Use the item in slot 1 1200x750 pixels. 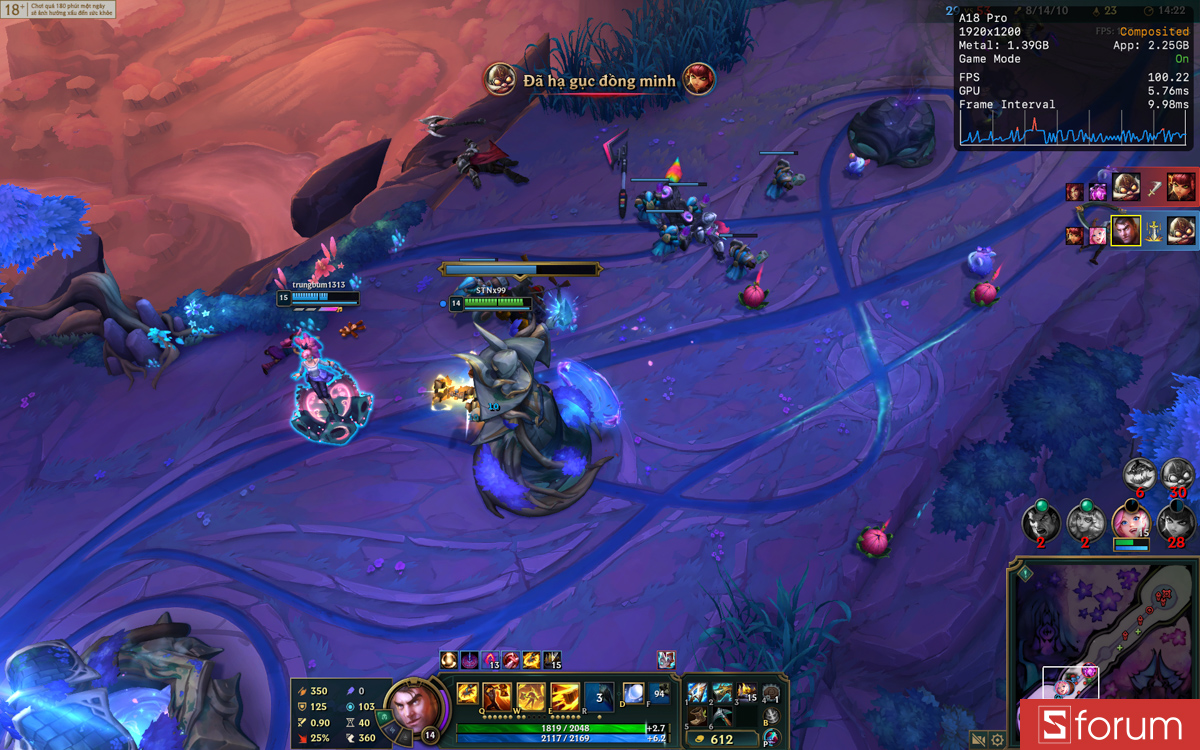tap(699, 691)
